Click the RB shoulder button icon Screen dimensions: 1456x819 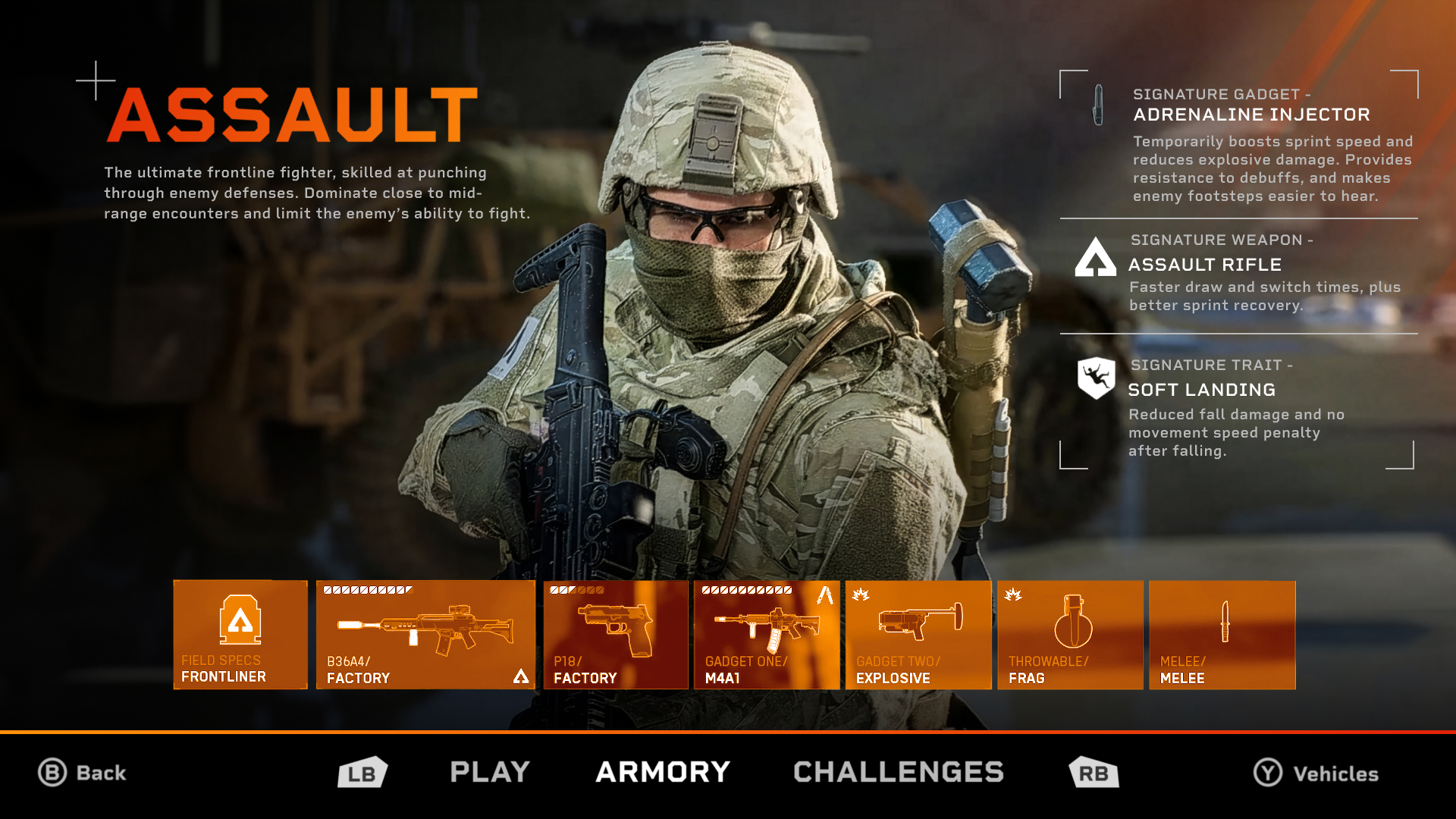[1093, 773]
